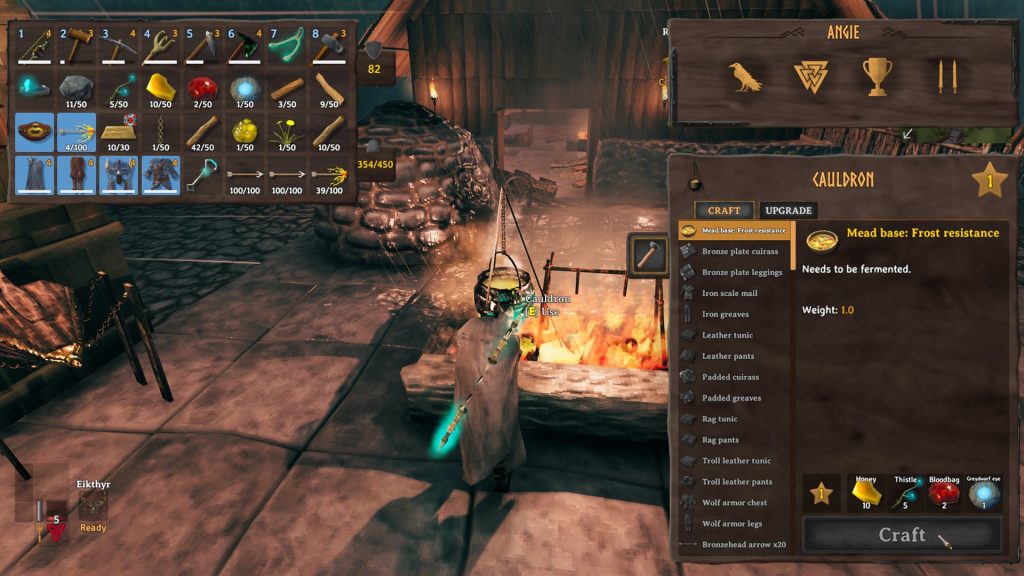Select Wolf armor chest in recipe list
Viewport: 1024px width, 576px height.
(734, 502)
